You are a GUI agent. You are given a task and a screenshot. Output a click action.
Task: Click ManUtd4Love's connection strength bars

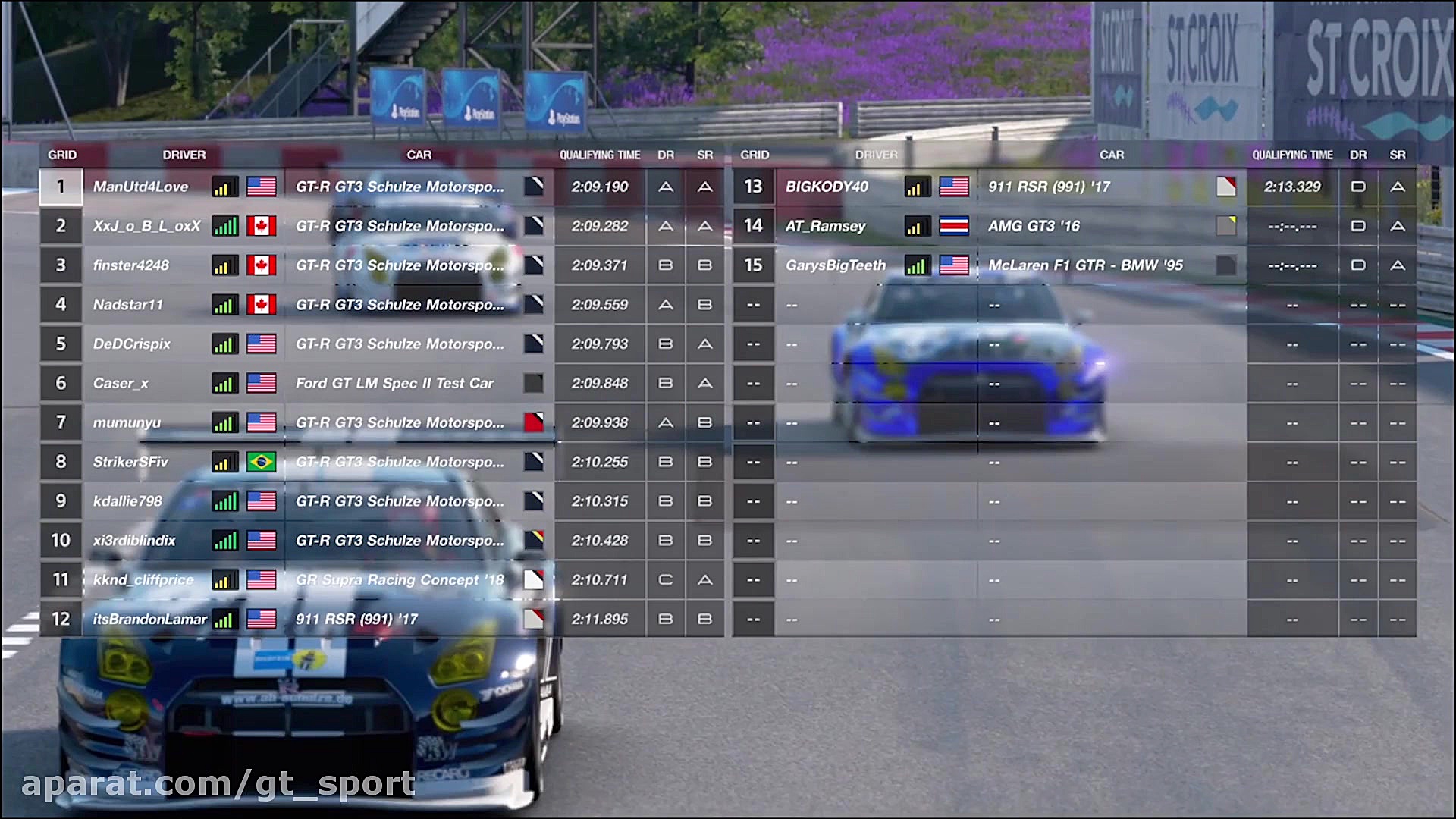coord(224,186)
